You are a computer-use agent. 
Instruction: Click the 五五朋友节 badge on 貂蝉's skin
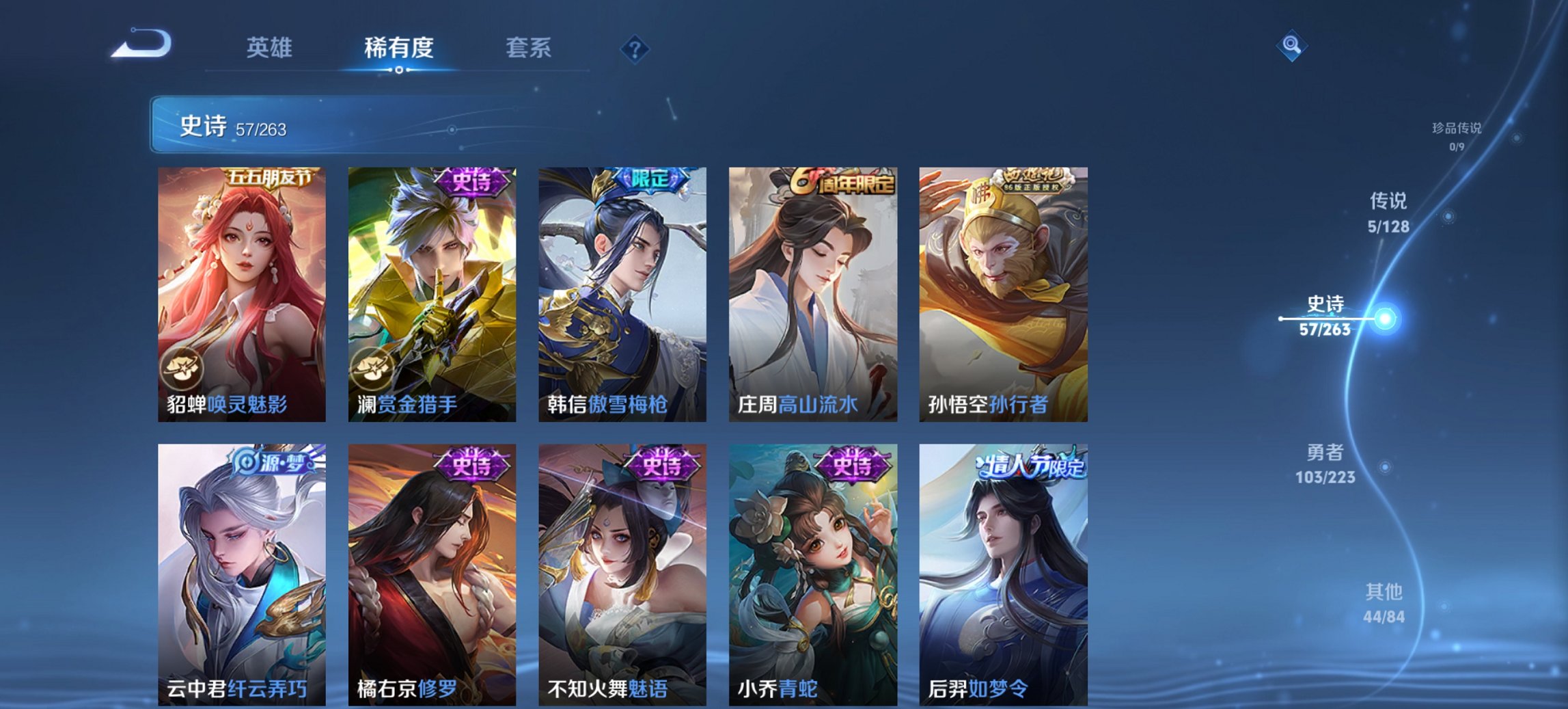click(x=270, y=176)
